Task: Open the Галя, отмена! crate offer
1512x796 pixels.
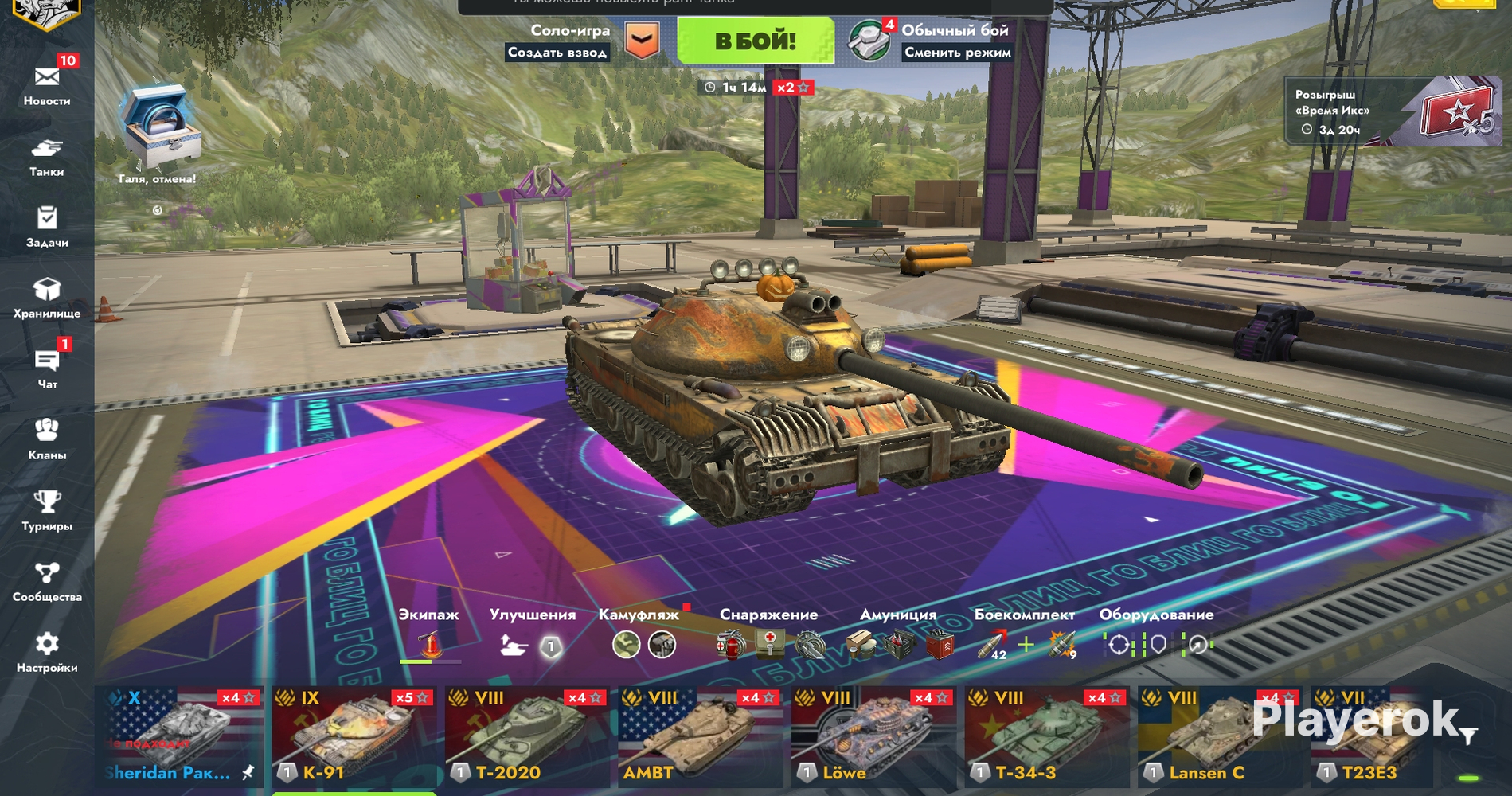Action: tap(157, 131)
